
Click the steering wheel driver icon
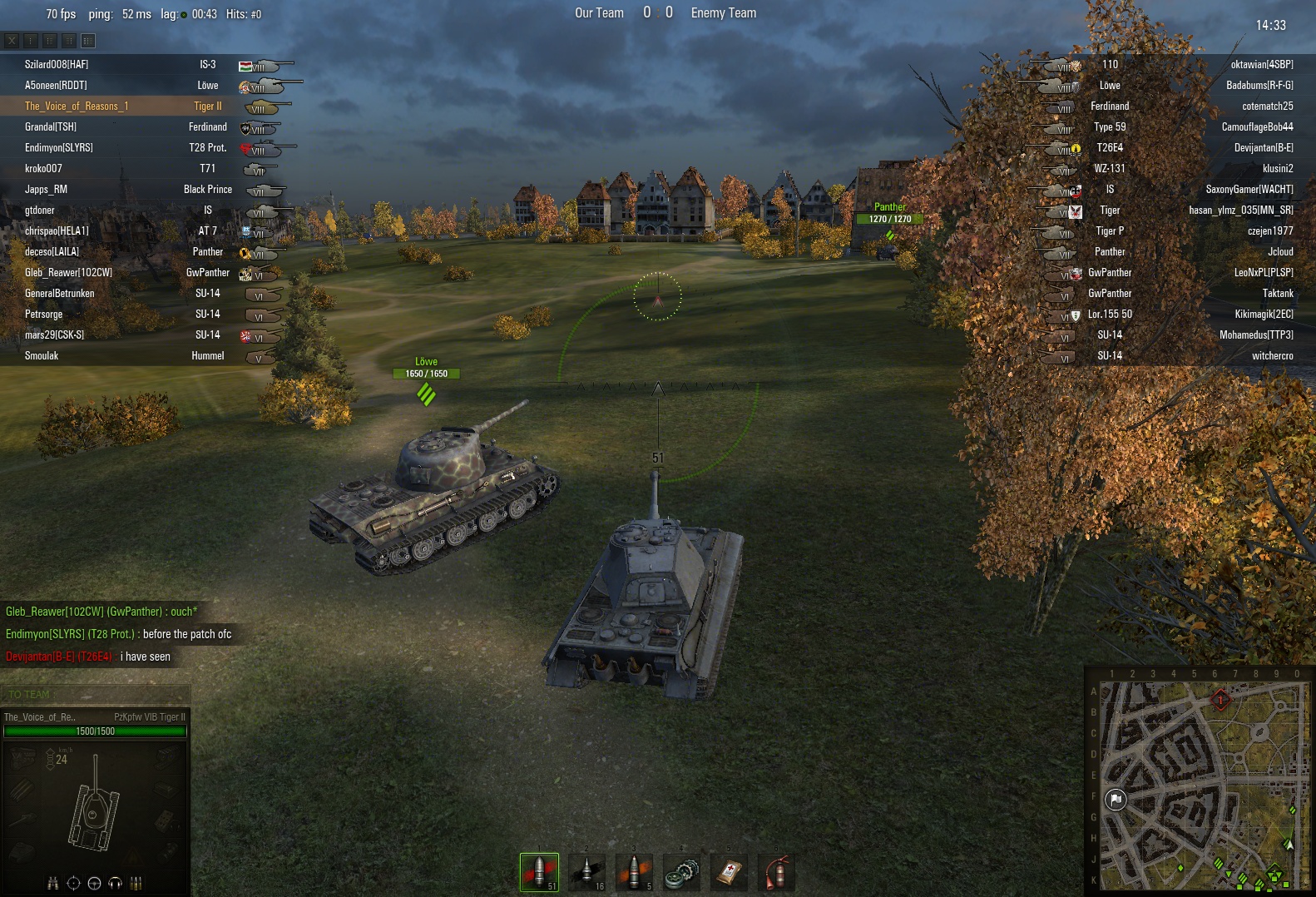94,883
